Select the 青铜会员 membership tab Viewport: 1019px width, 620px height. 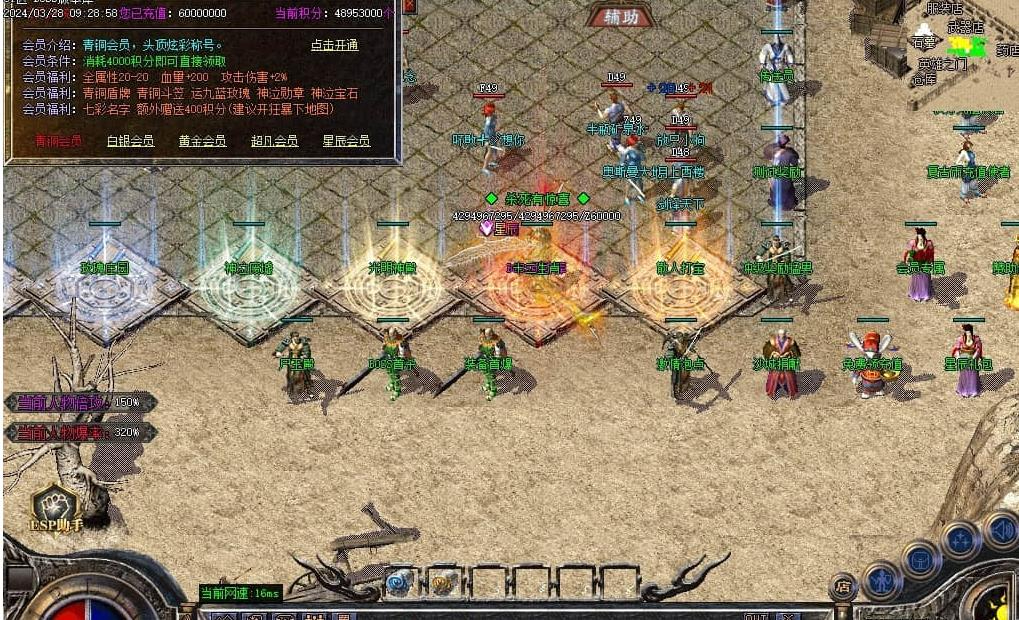pos(58,141)
